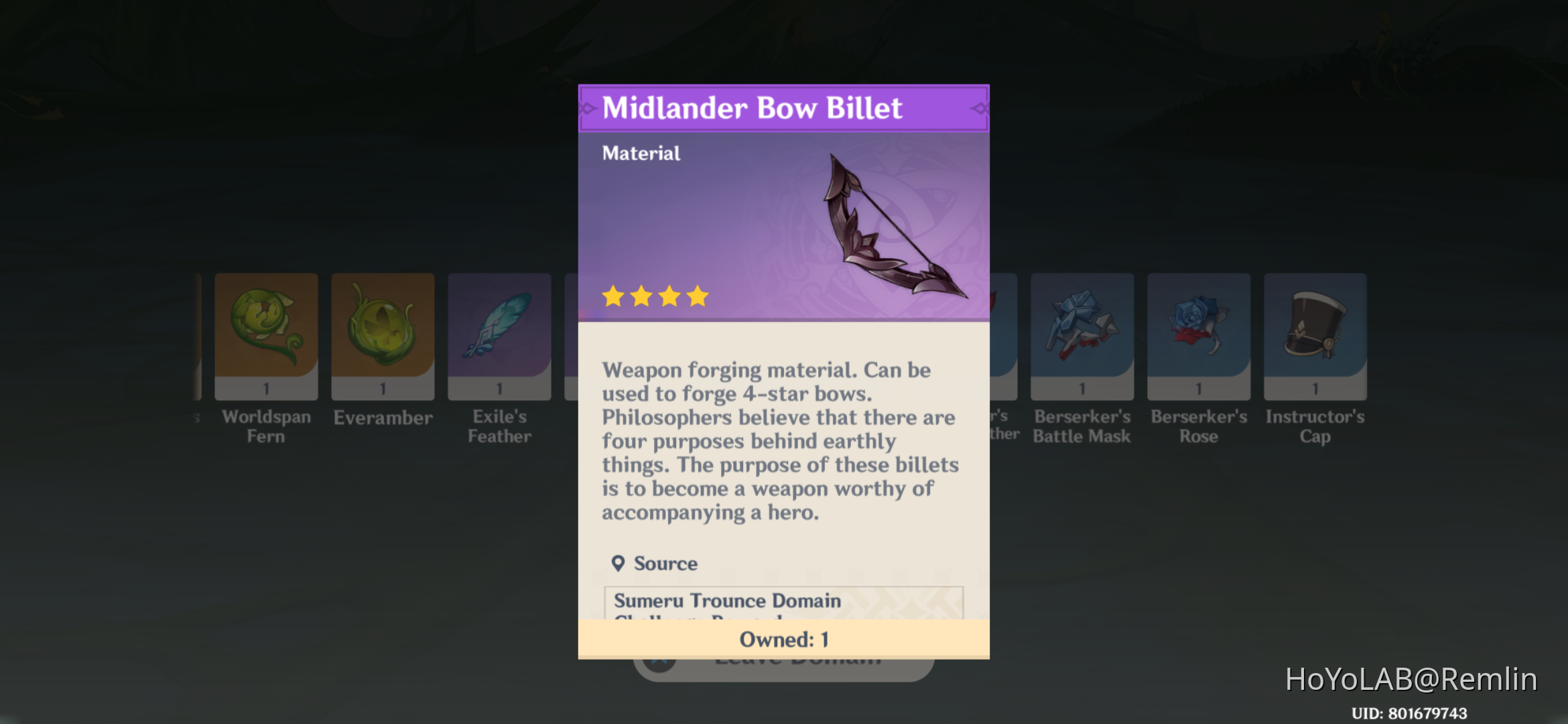Screen dimensions: 1568x724
Task: Click the item description text area
Action: pyautogui.click(x=781, y=441)
